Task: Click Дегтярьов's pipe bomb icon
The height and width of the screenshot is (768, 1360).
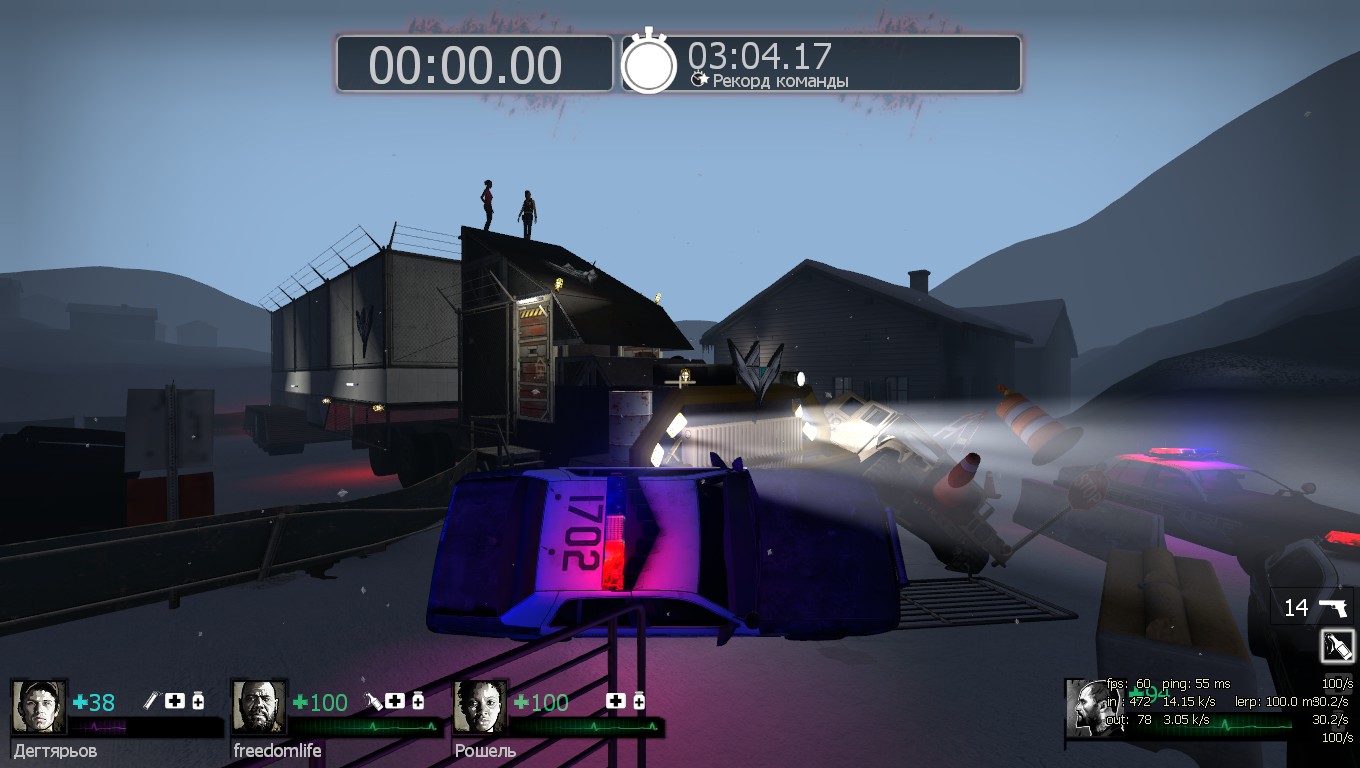Action: click(x=153, y=701)
